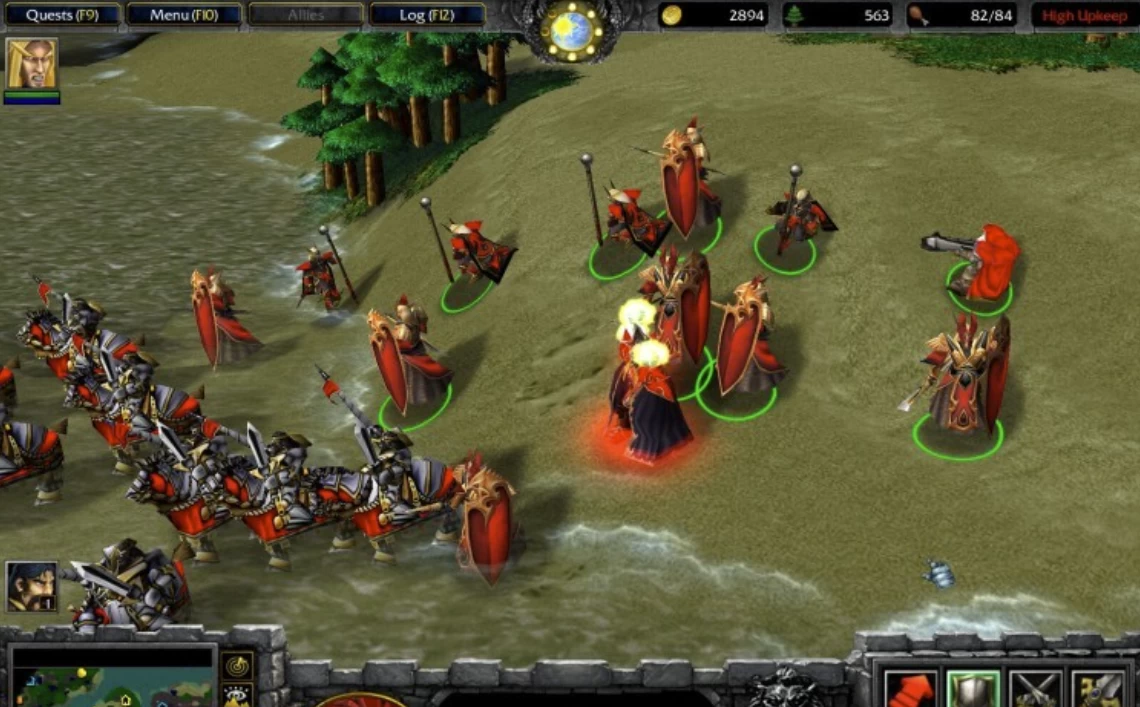Screen dimensions: 1140x707
Task: Select the bearded hero portrait
Action: coord(31,586)
